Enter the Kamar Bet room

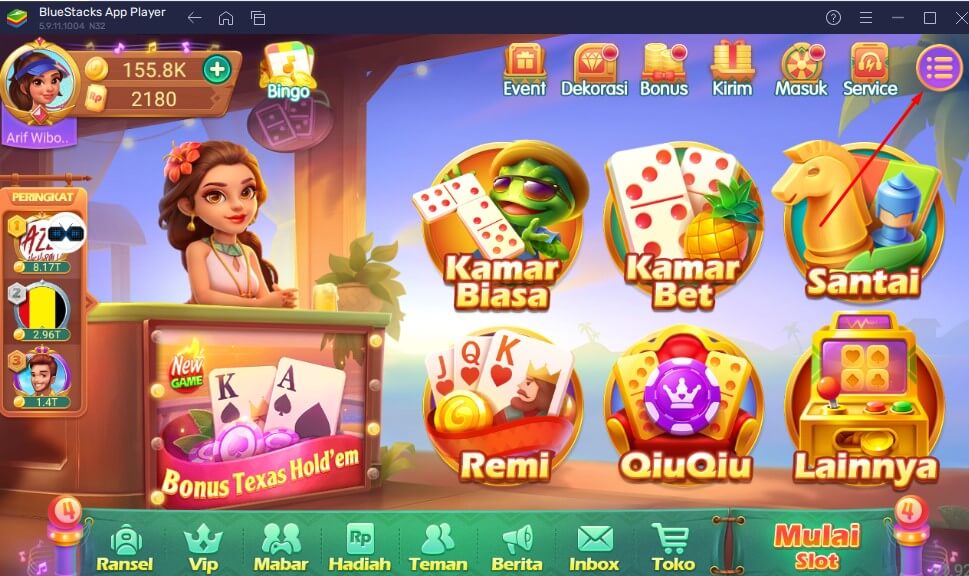click(x=683, y=228)
